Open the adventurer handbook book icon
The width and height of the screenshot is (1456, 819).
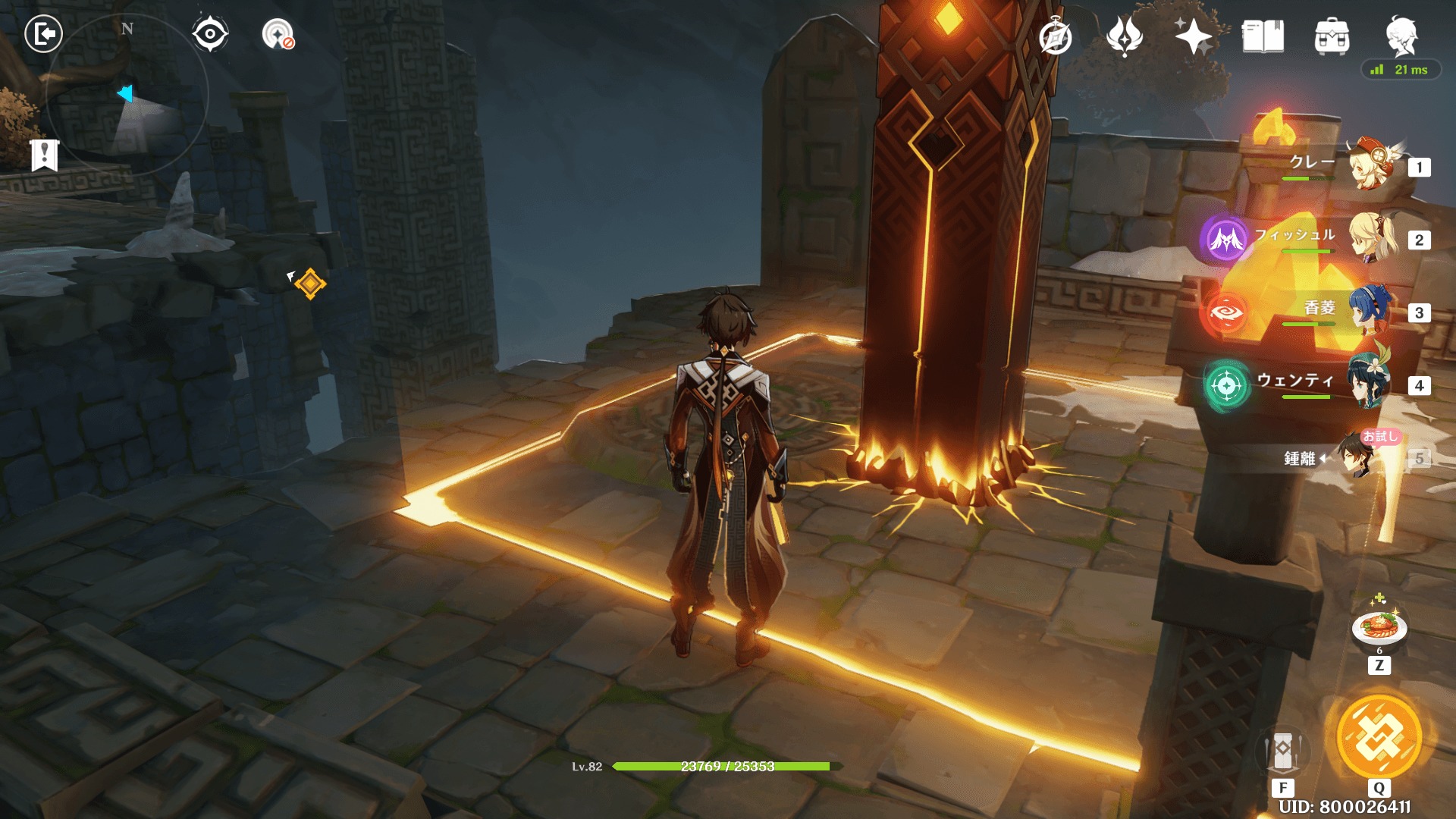(x=1263, y=36)
